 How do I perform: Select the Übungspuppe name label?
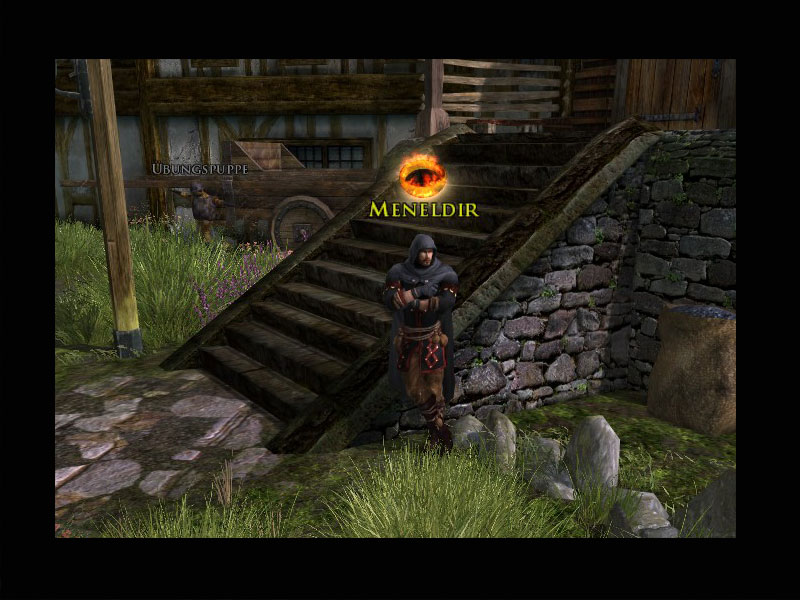pyautogui.click(x=199, y=169)
